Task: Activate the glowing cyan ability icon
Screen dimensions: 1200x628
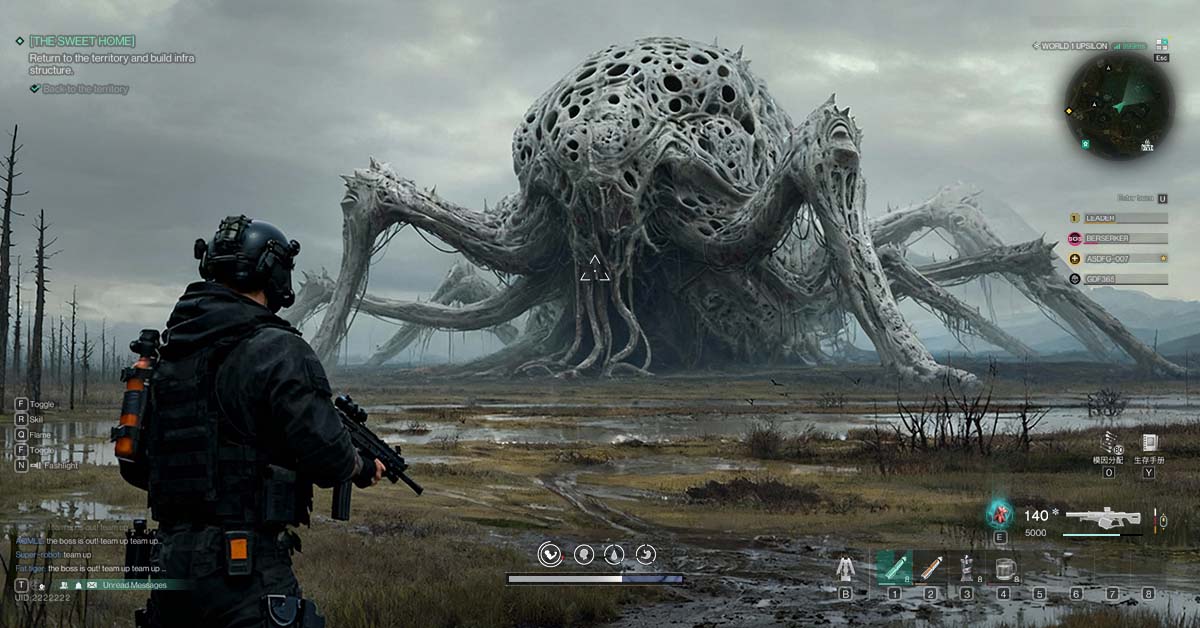Action: click(x=999, y=514)
